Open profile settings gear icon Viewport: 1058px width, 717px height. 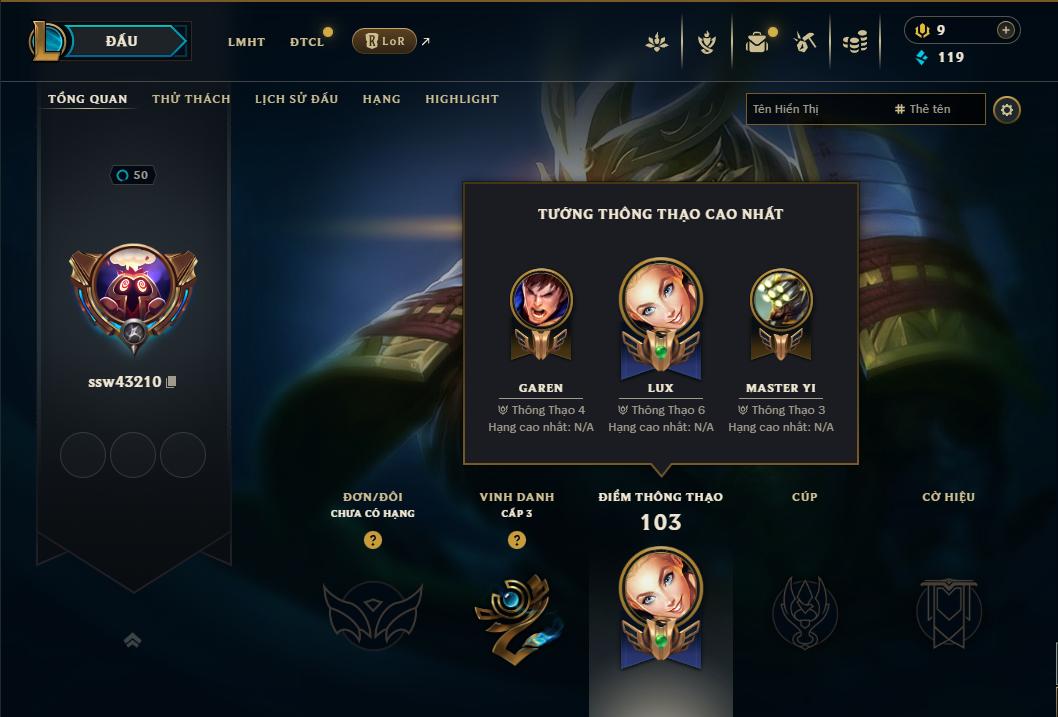pyautogui.click(x=1007, y=109)
